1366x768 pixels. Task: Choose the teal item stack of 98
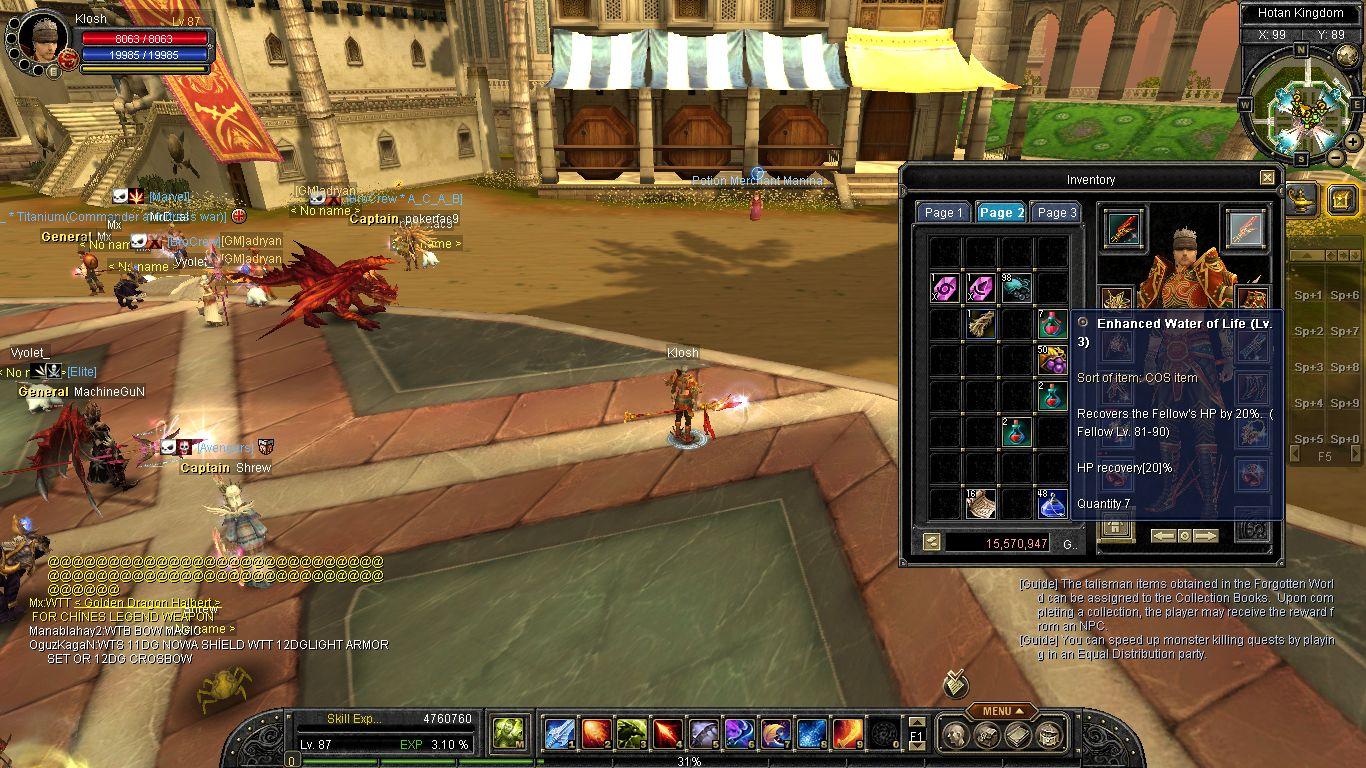(1015, 288)
